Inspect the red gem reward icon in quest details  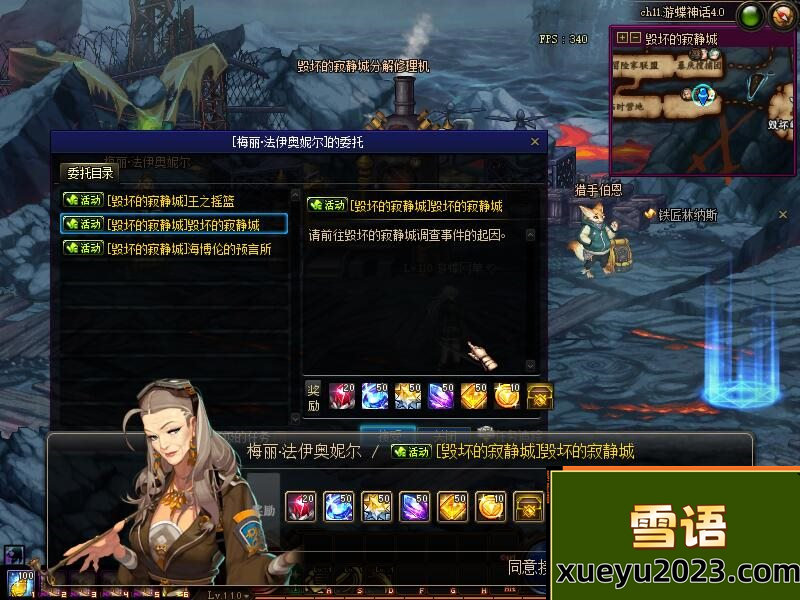[x=342, y=395]
